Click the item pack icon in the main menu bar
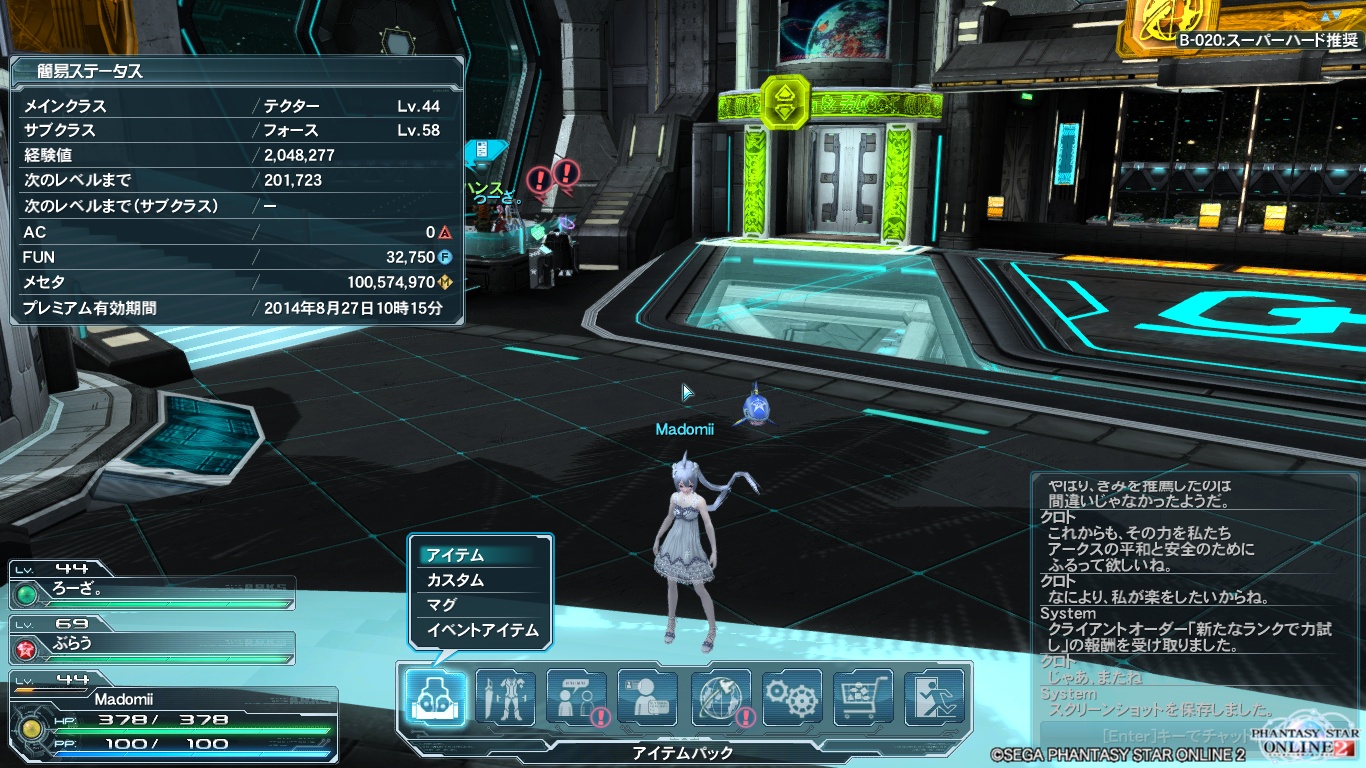This screenshot has height=768, width=1366. (x=435, y=697)
